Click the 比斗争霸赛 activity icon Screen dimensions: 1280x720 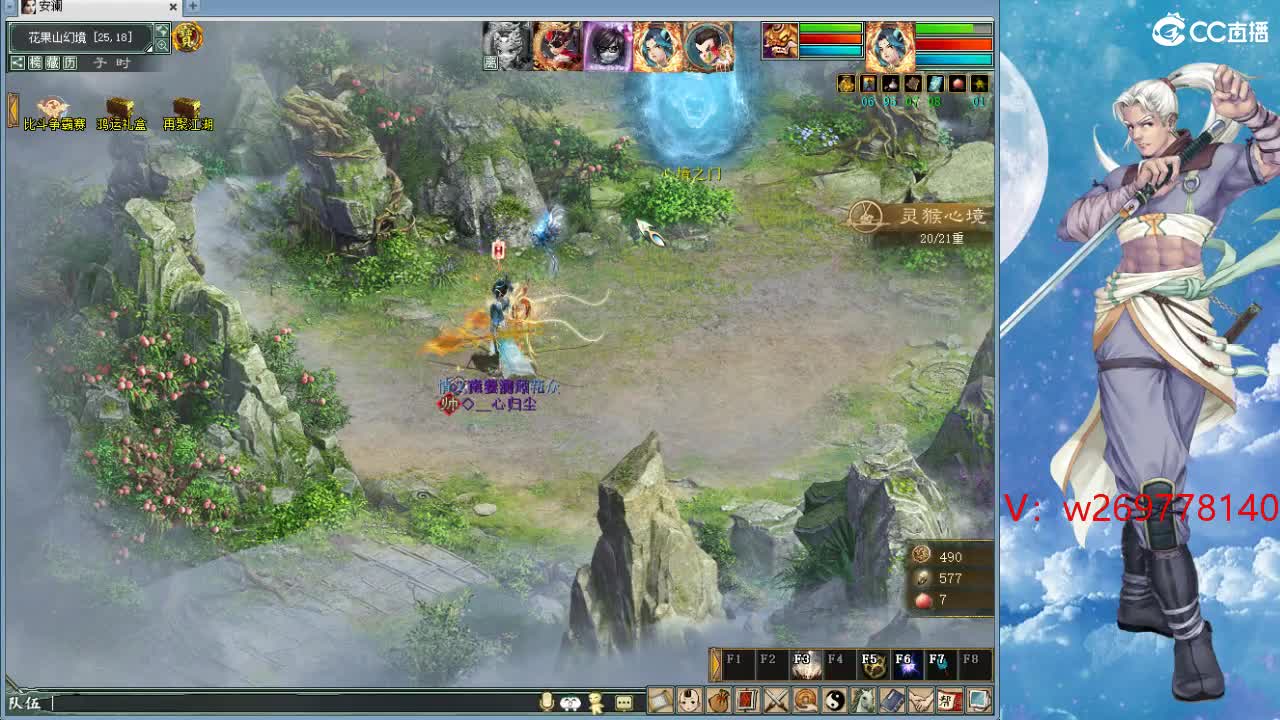coord(52,108)
